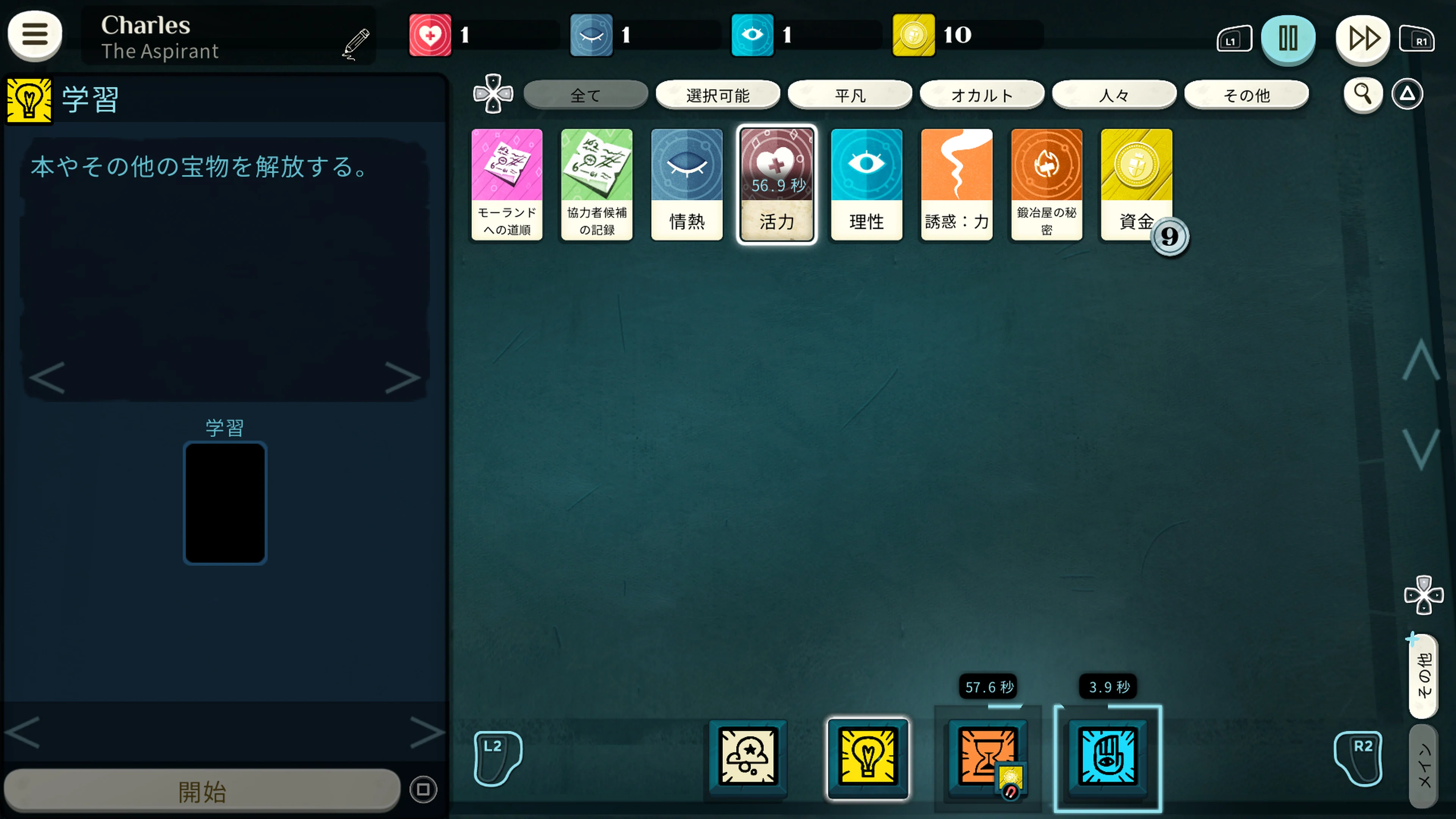Open the blue hand-with-eye verb tile
The image size is (1456, 819).
(x=1107, y=756)
